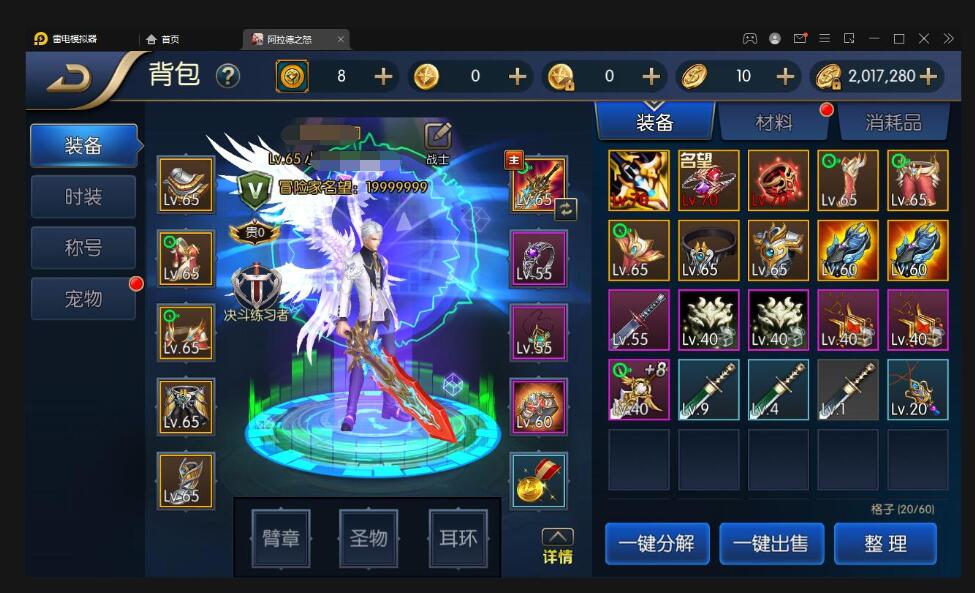Open the backpack help question mark
This screenshot has height=593, width=975.
228,76
